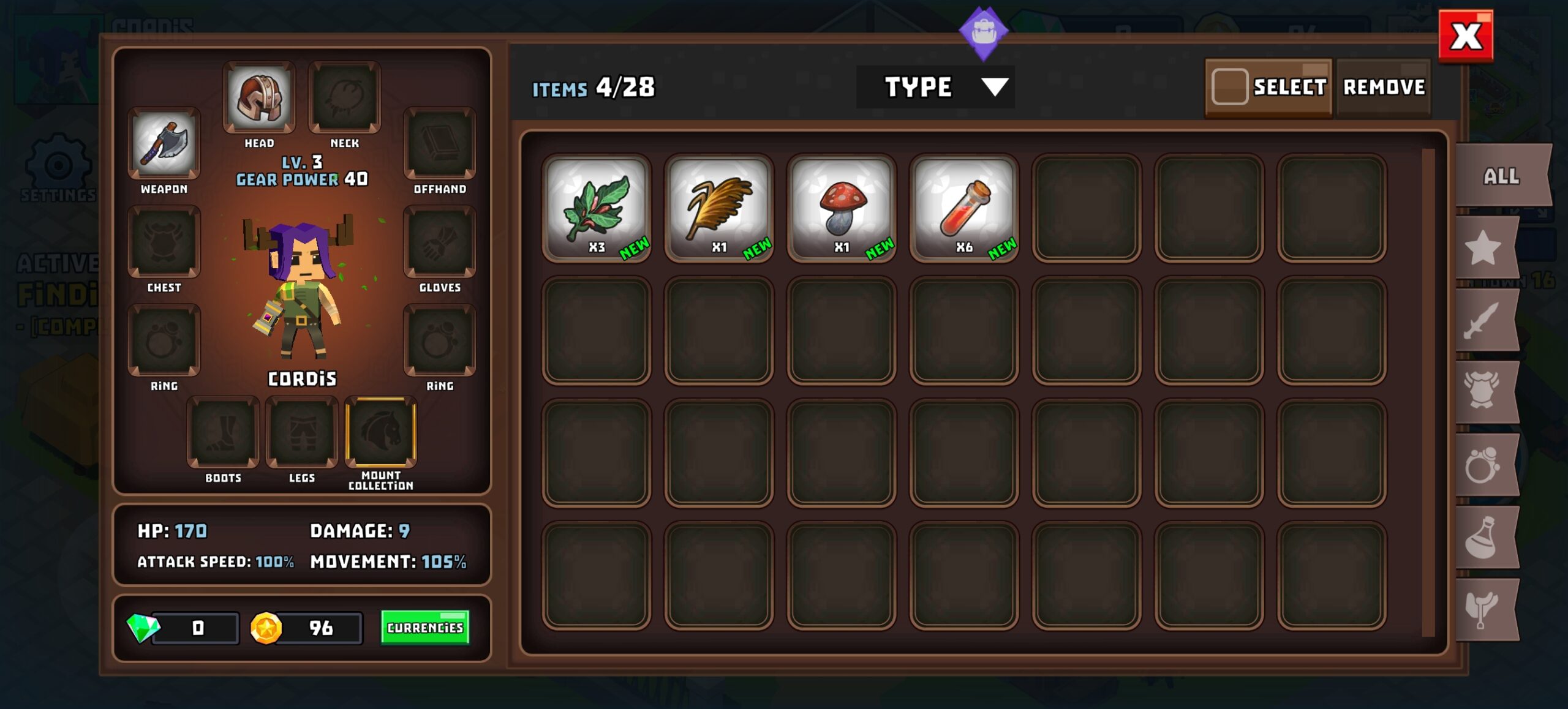Select the red potion vial stack
This screenshot has height=709, width=1568.
963,208
